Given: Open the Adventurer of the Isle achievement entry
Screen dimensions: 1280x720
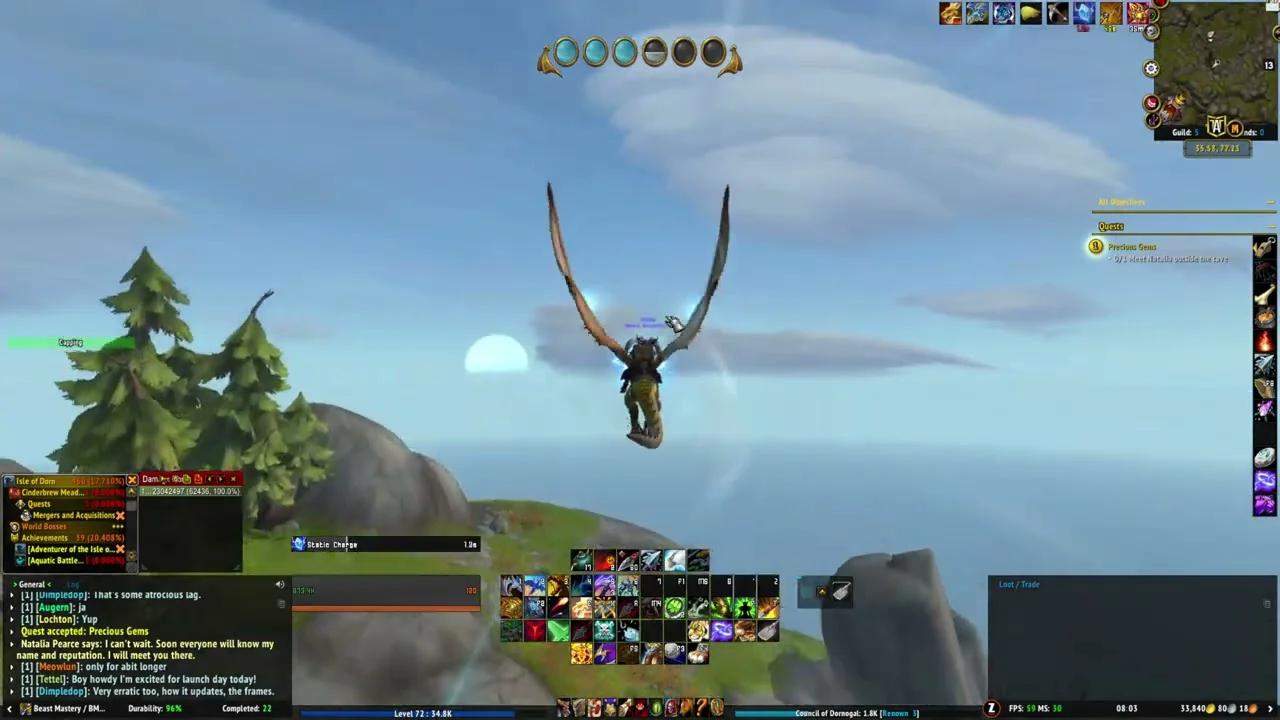Looking at the screenshot, I should click(70, 549).
